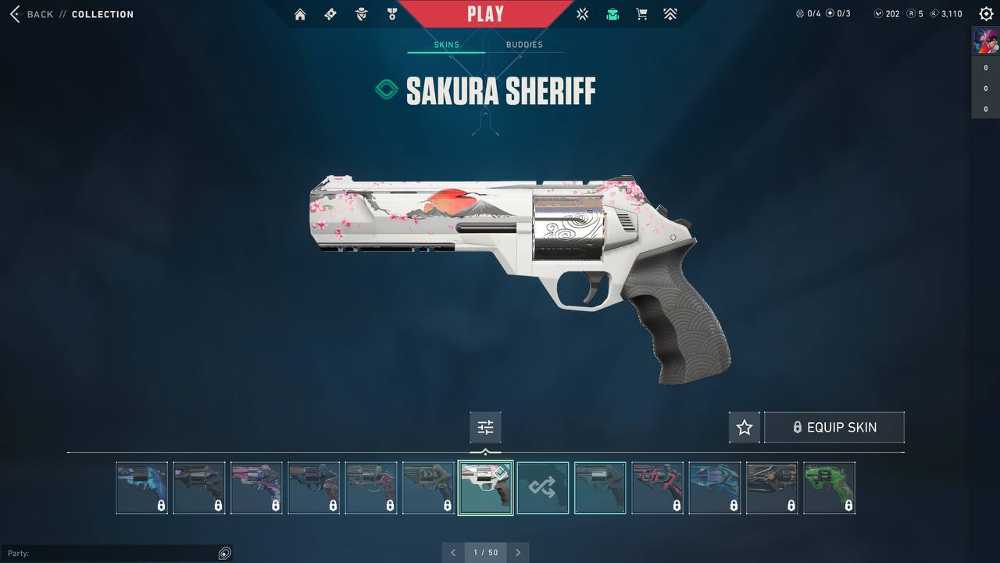This screenshot has width=1000, height=563.
Task: Go to the previous skins page arrow
Action: (x=453, y=552)
